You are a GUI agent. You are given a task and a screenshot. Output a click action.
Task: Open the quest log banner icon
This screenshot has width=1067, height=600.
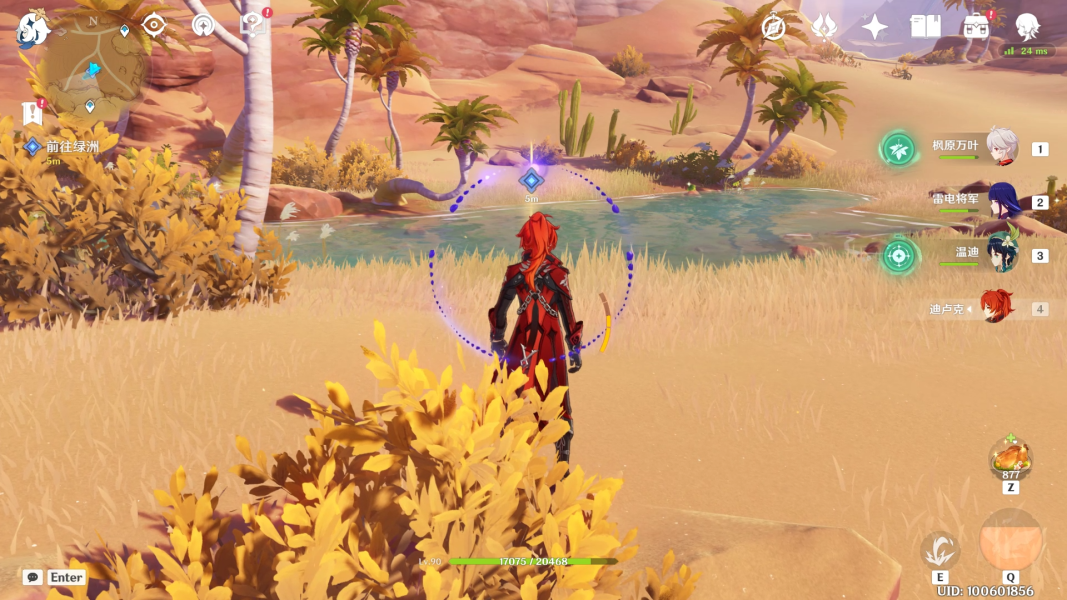pyautogui.click(x=33, y=112)
